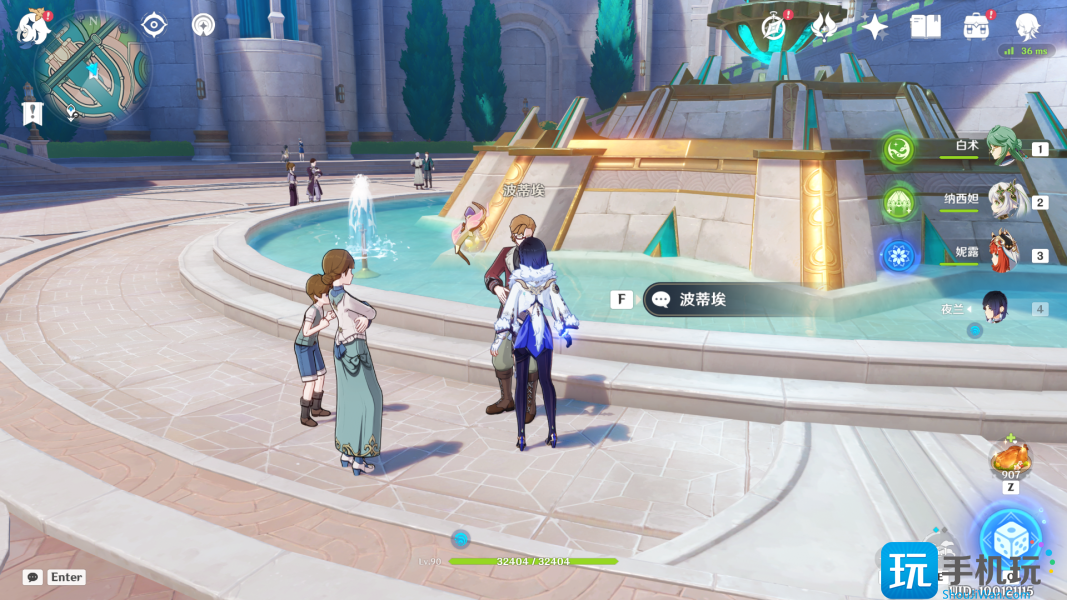Open the character screen head icon

[1027, 26]
